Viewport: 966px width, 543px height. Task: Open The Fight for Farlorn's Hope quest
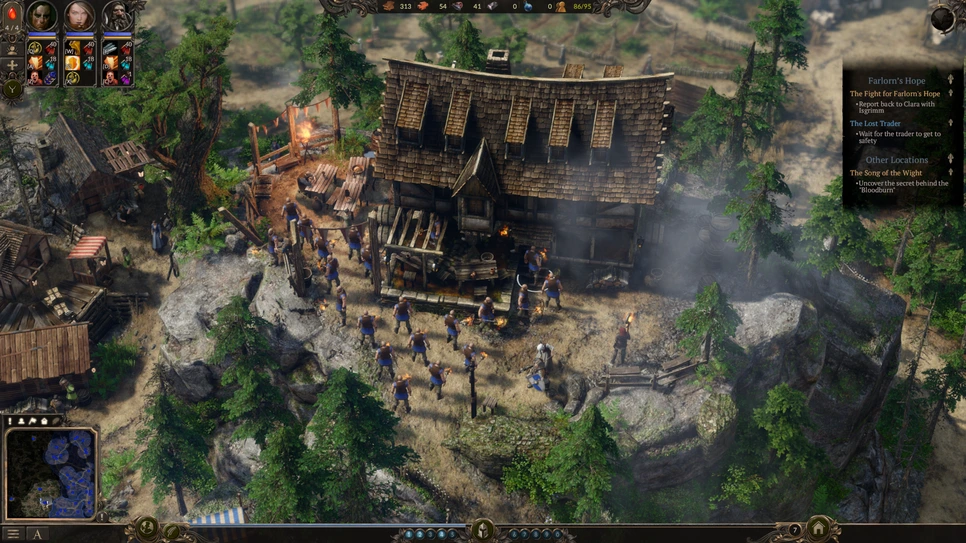895,94
